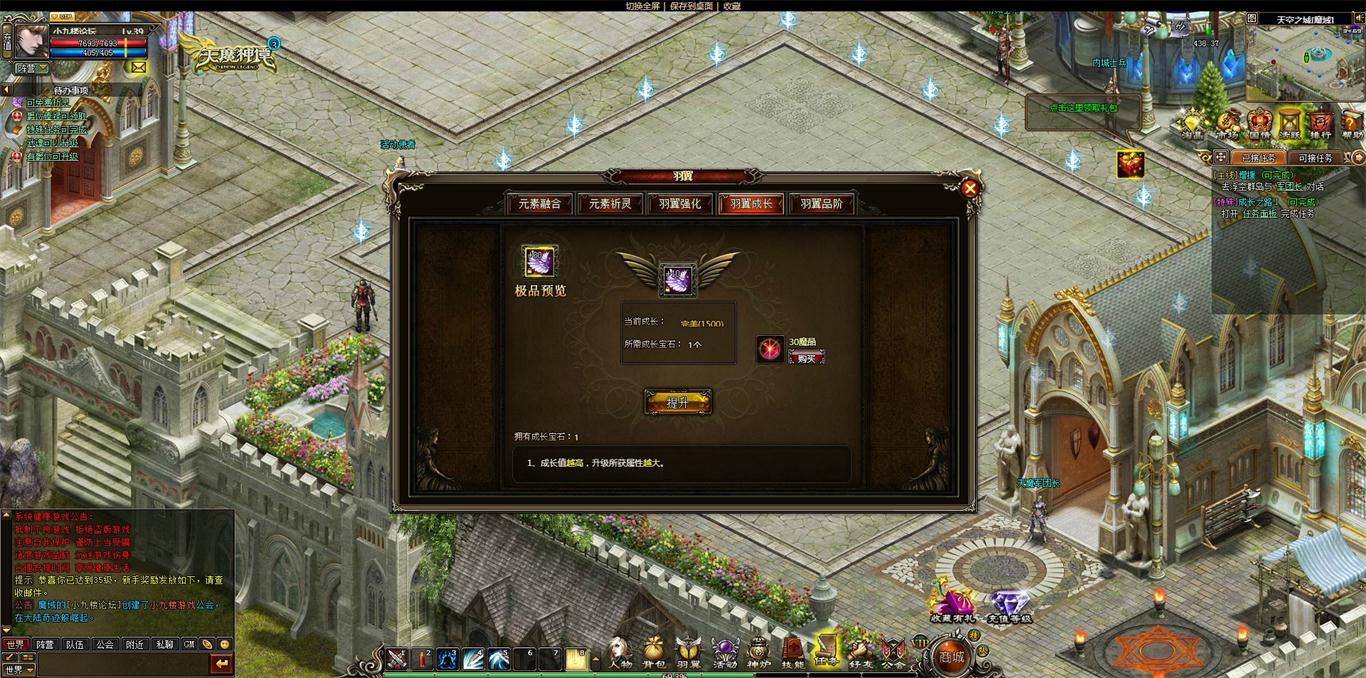The image size is (1366, 678).
Task: Open the 排行 ranking icon
Action: [1320, 123]
